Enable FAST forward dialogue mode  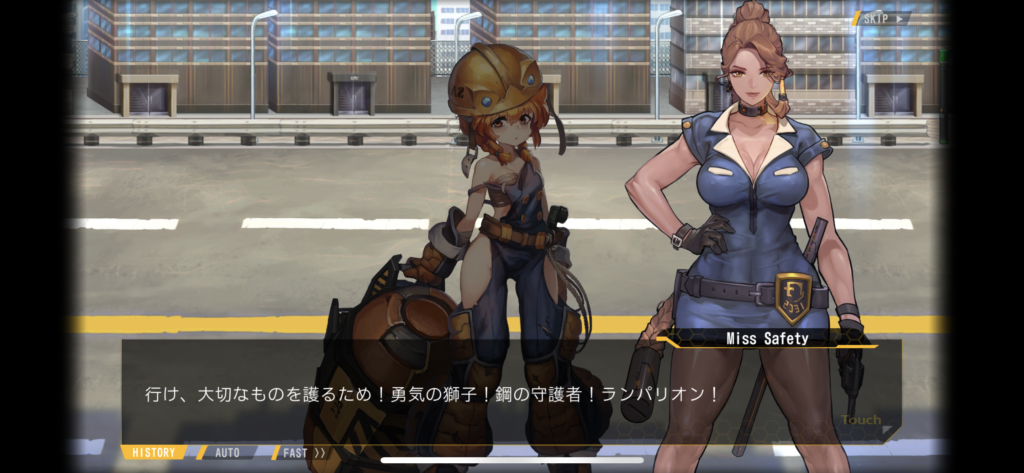pyautogui.click(x=302, y=452)
